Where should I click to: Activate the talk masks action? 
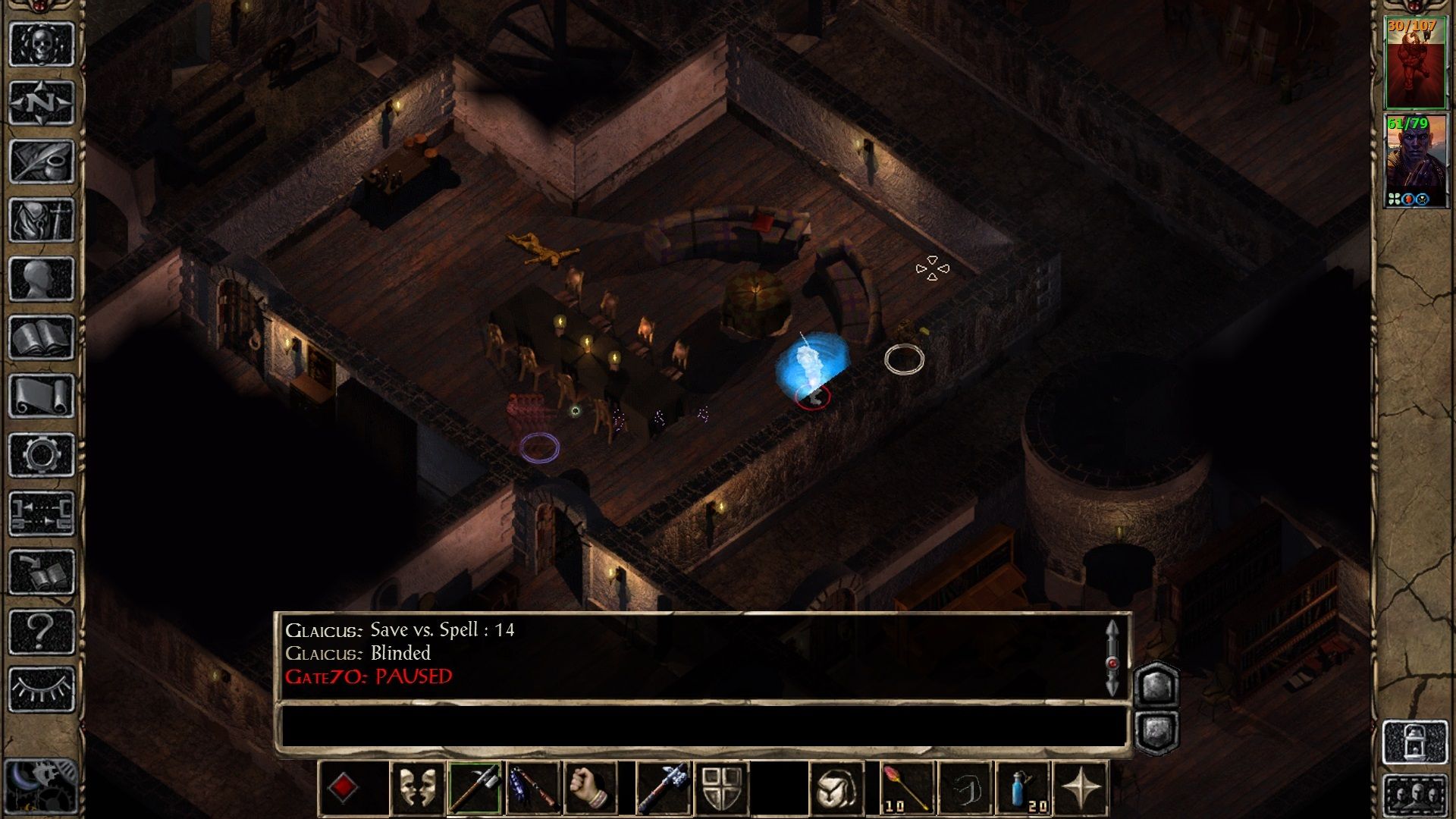(x=417, y=789)
